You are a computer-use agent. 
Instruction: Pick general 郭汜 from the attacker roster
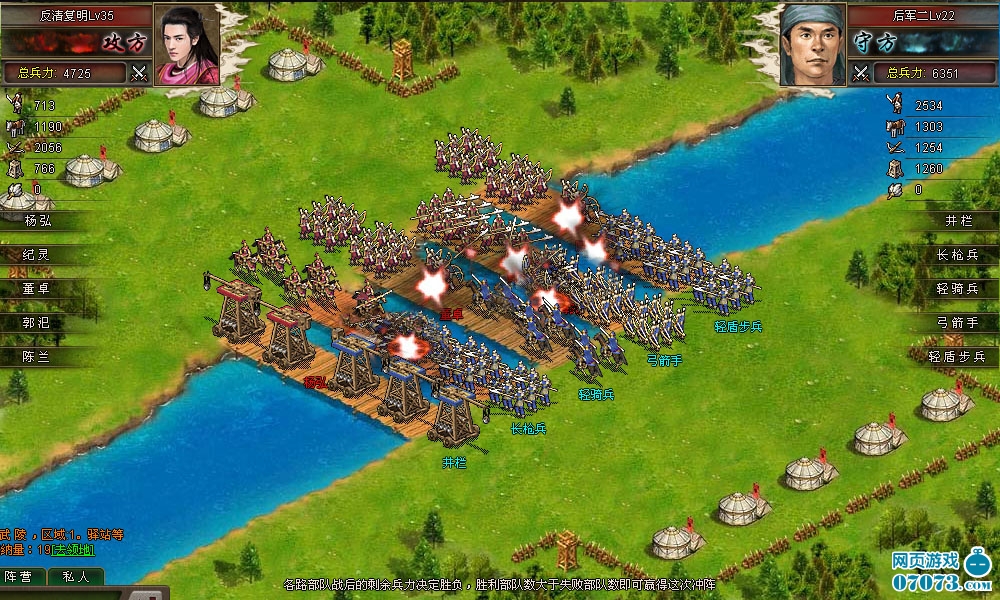tap(42, 323)
